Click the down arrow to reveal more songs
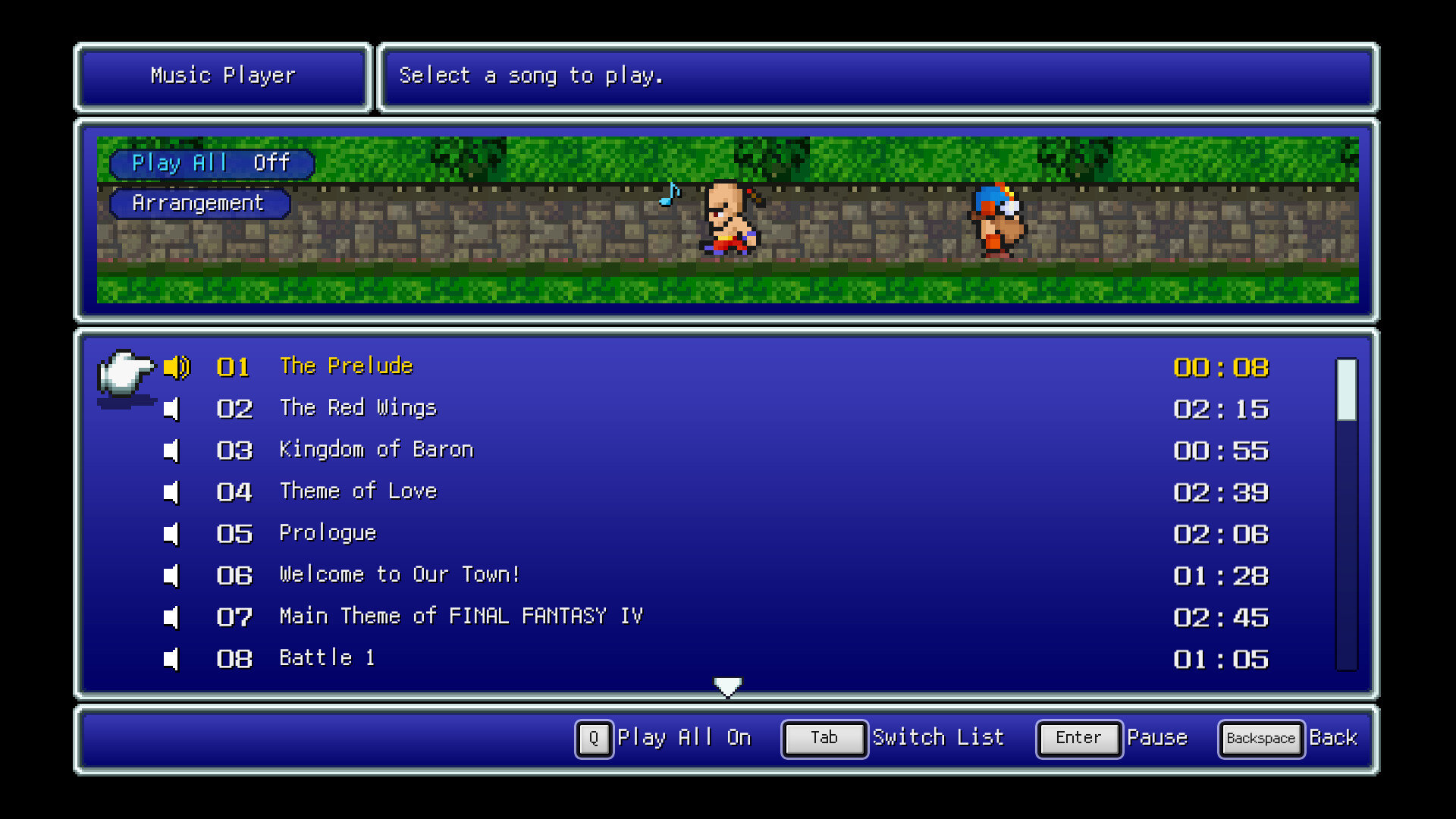Image resolution: width=1456 pixels, height=819 pixels. point(727,686)
